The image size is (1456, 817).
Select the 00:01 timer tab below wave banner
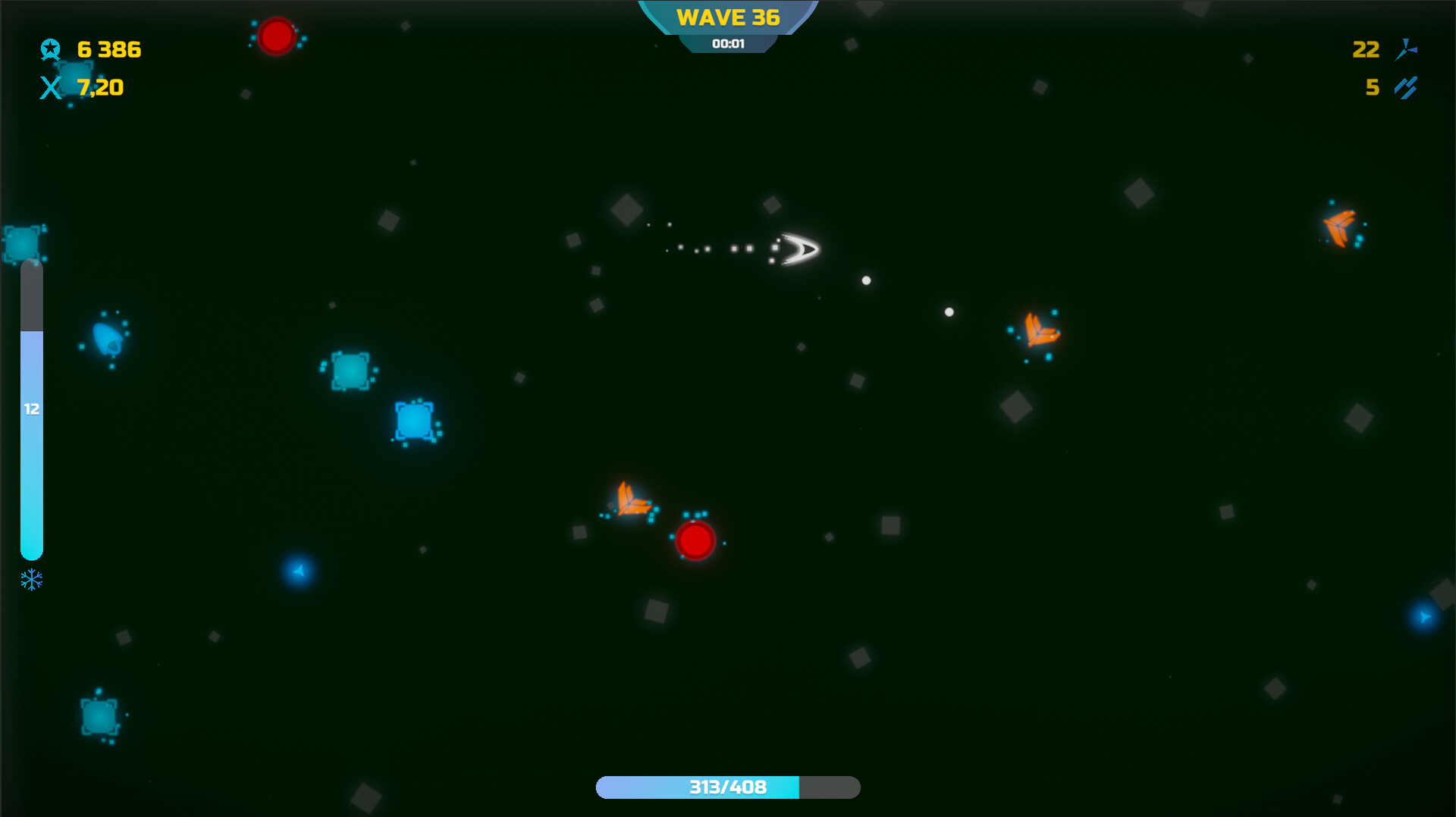point(727,43)
